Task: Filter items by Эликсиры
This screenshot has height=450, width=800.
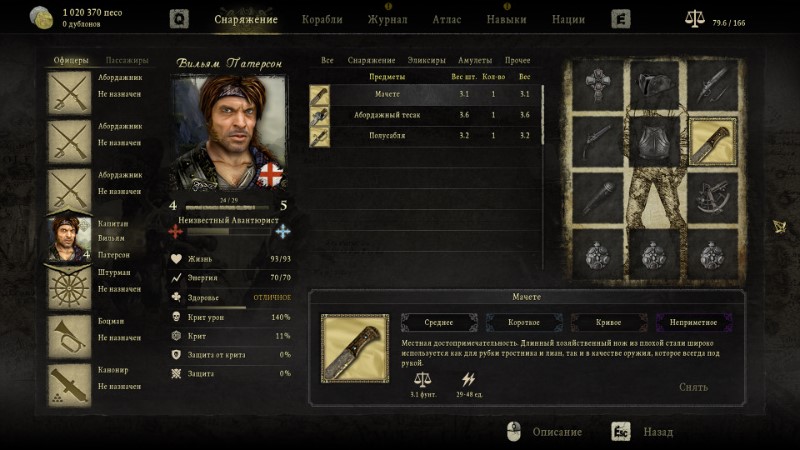Action: point(427,61)
